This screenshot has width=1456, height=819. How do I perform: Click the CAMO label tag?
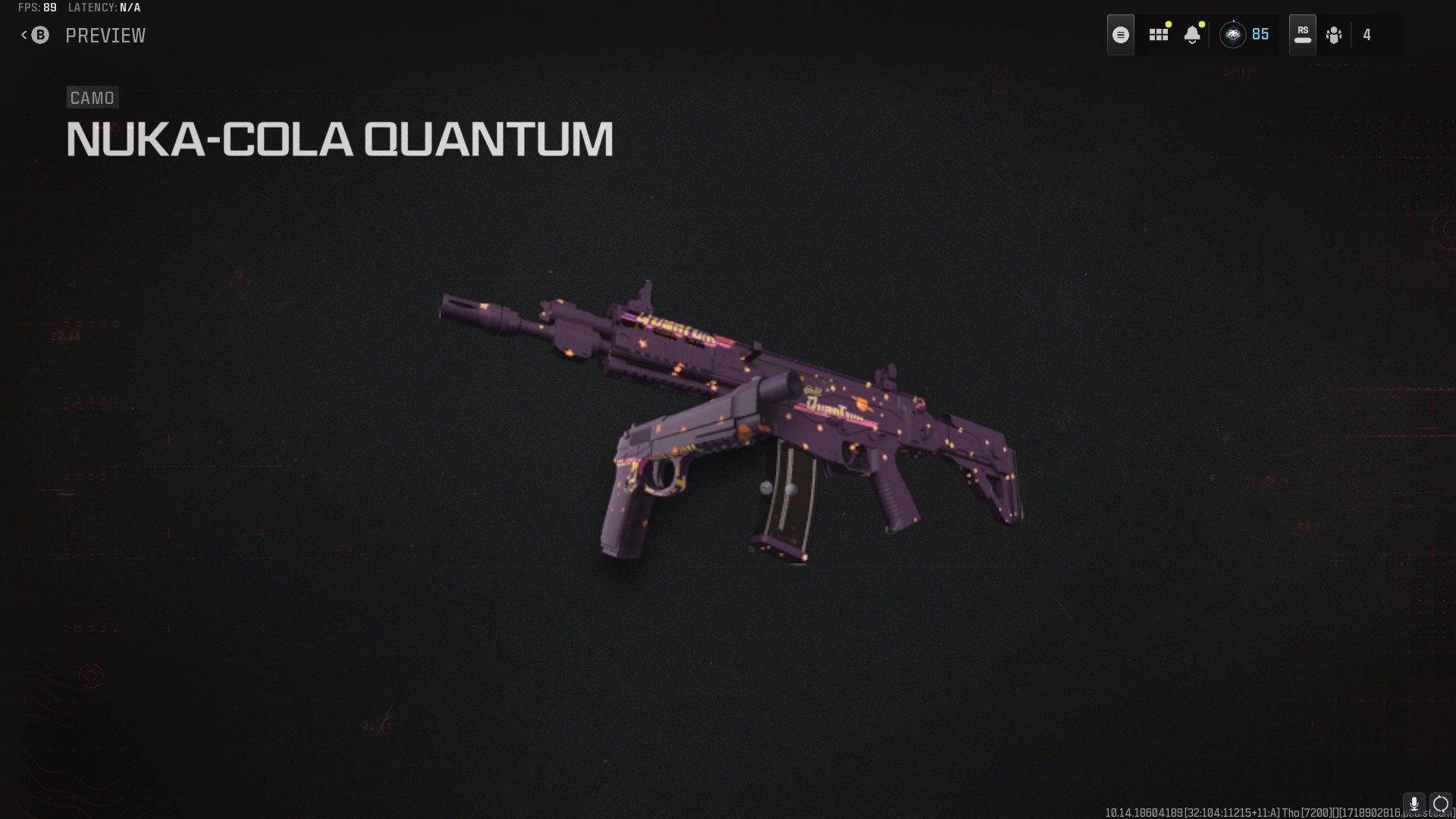point(92,97)
